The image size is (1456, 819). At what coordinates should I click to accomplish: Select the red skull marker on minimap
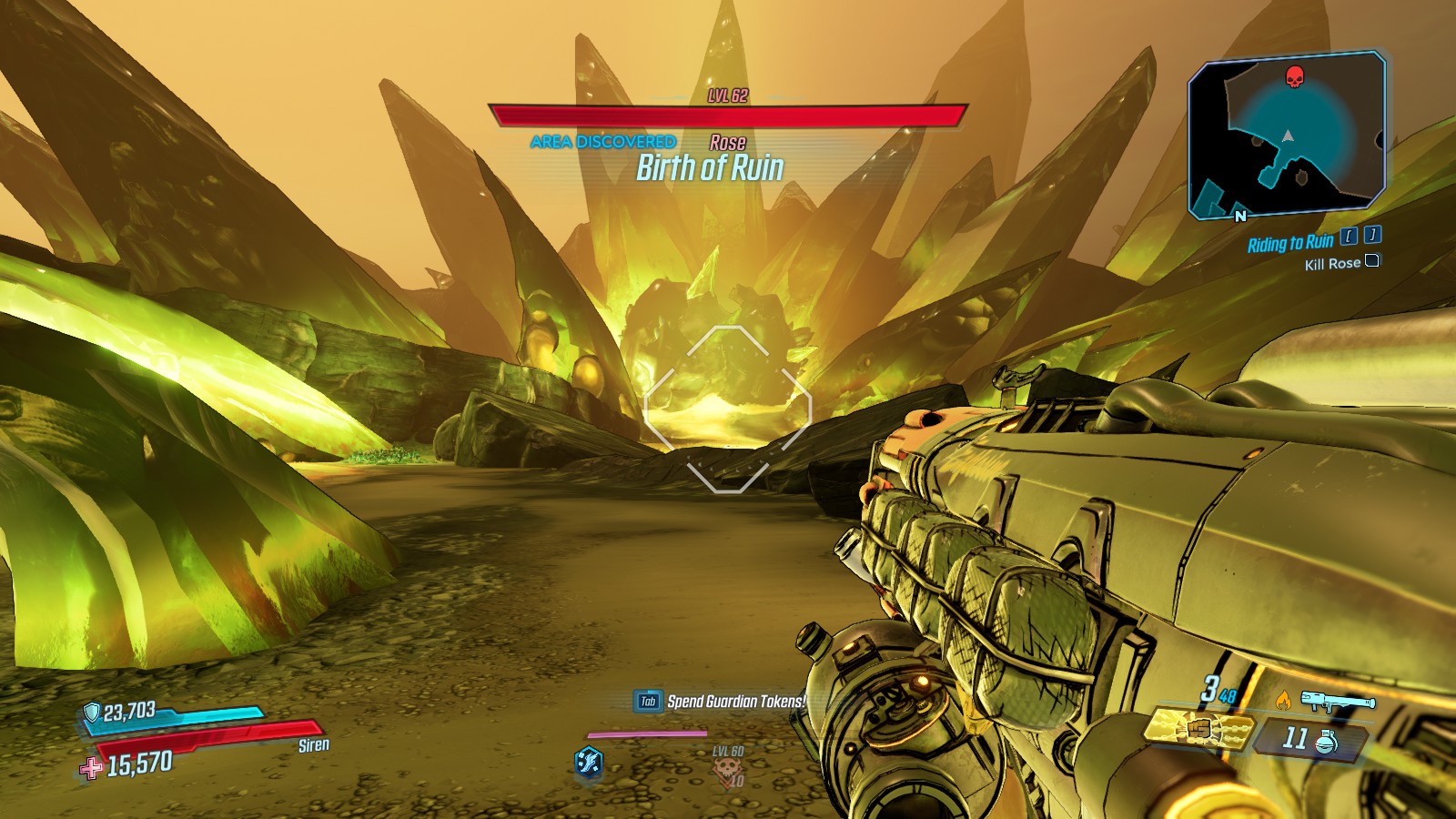click(1294, 77)
